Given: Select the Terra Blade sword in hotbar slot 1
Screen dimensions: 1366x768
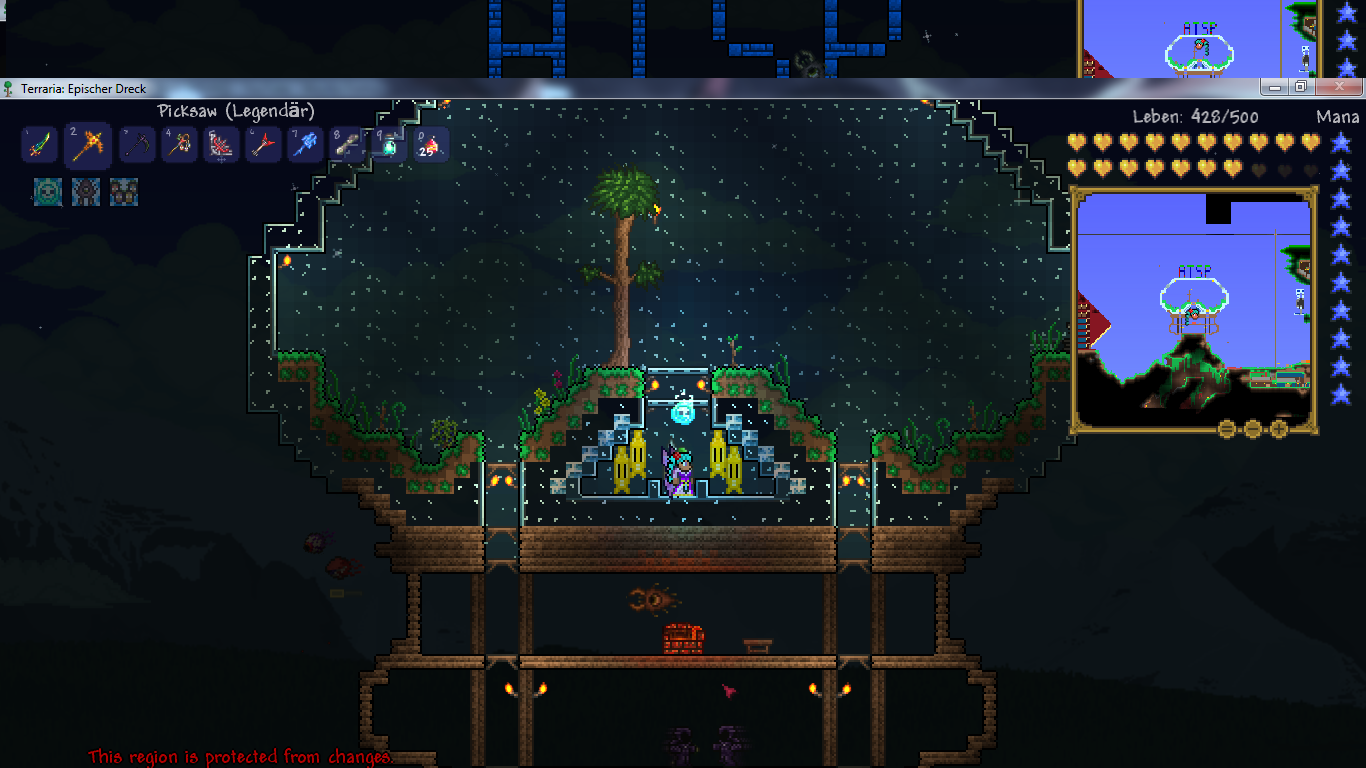Looking at the screenshot, I should 38,146.
